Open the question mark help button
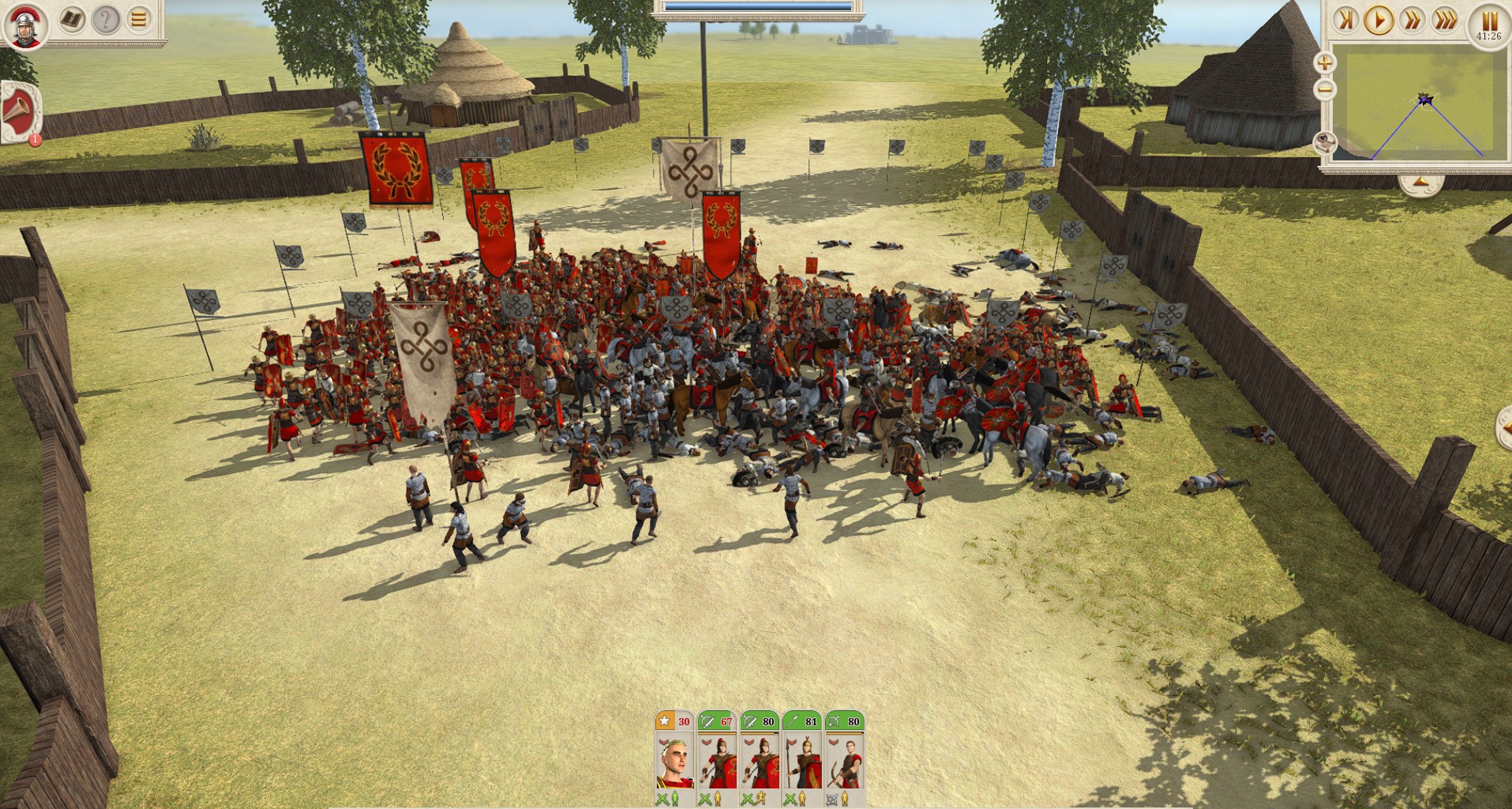 (105, 19)
